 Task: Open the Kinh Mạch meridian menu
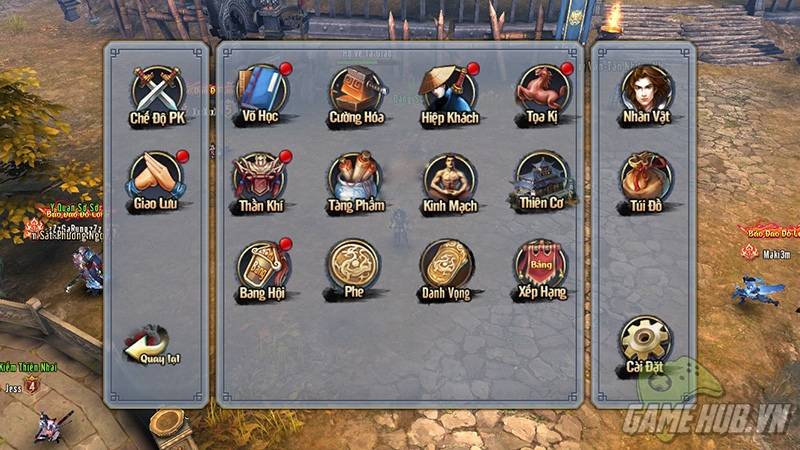point(449,178)
